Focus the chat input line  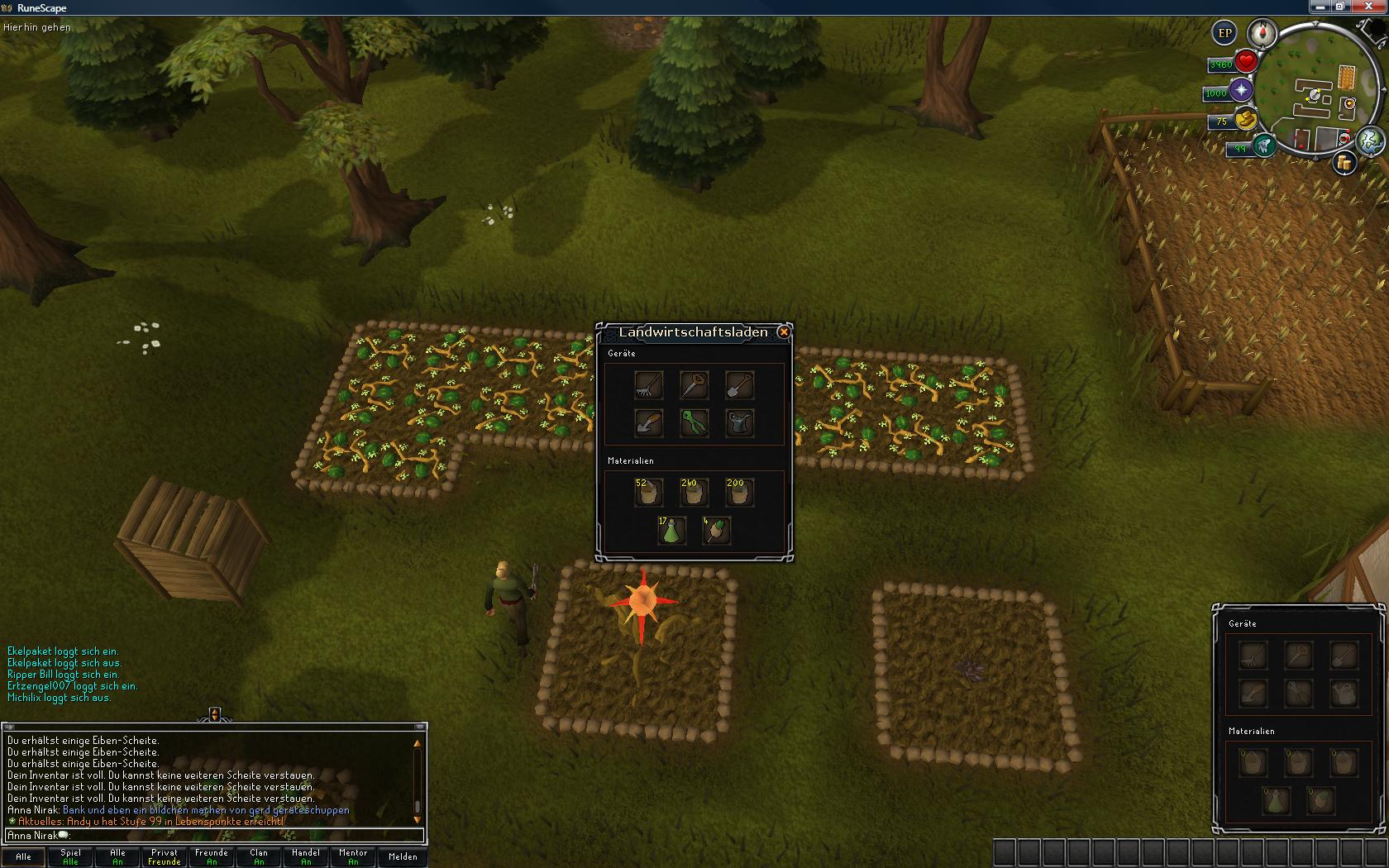tap(215, 836)
